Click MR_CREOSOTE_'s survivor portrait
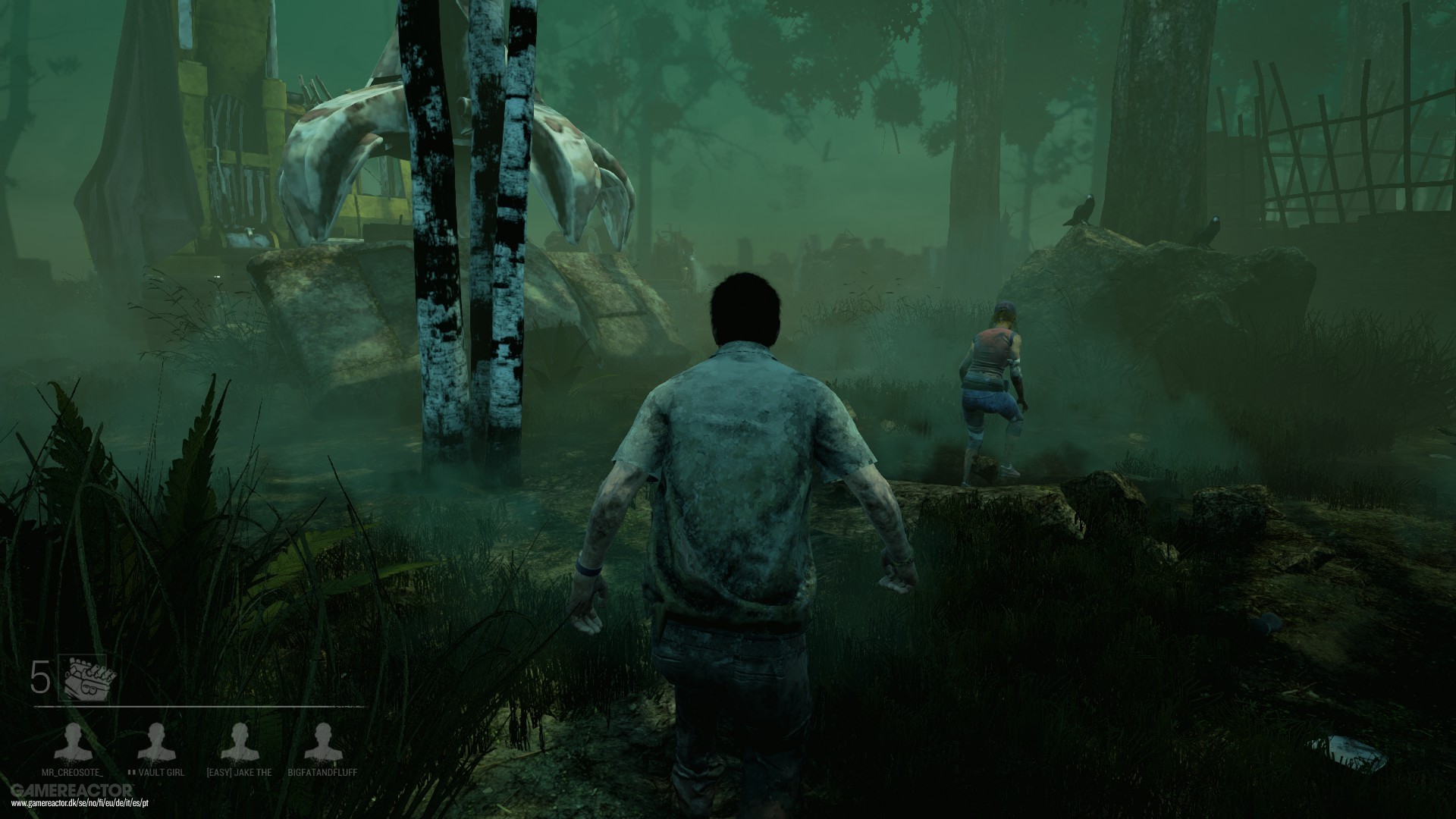Screen dimensions: 1456x819 tap(74, 741)
